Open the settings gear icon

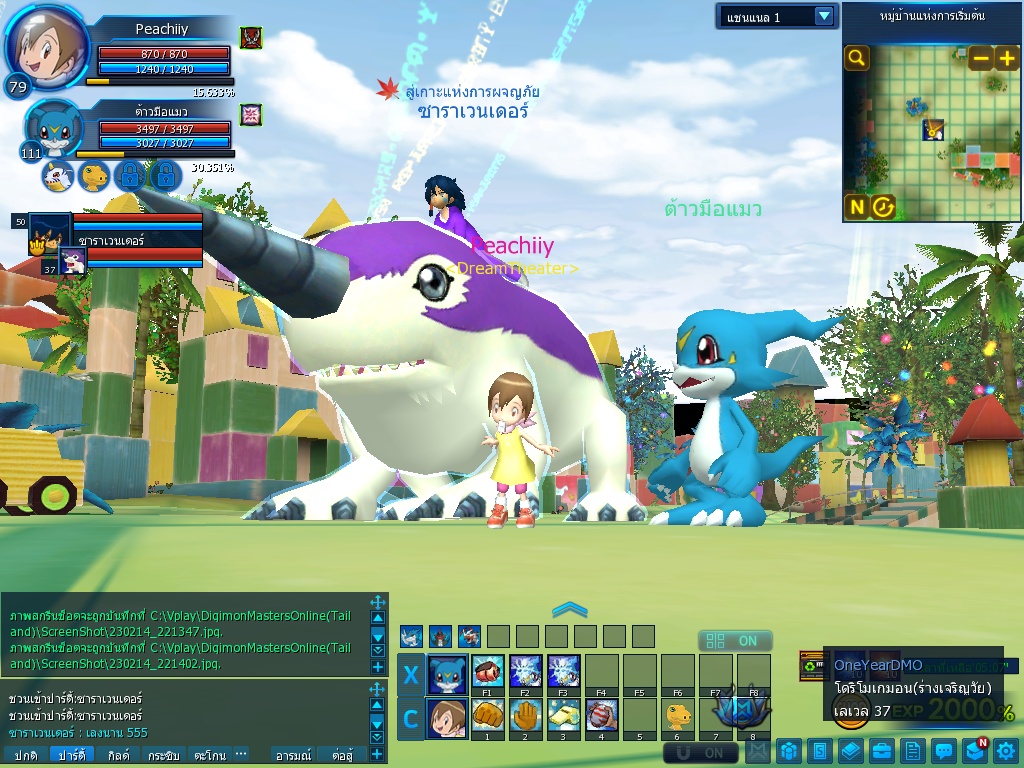point(1006,750)
